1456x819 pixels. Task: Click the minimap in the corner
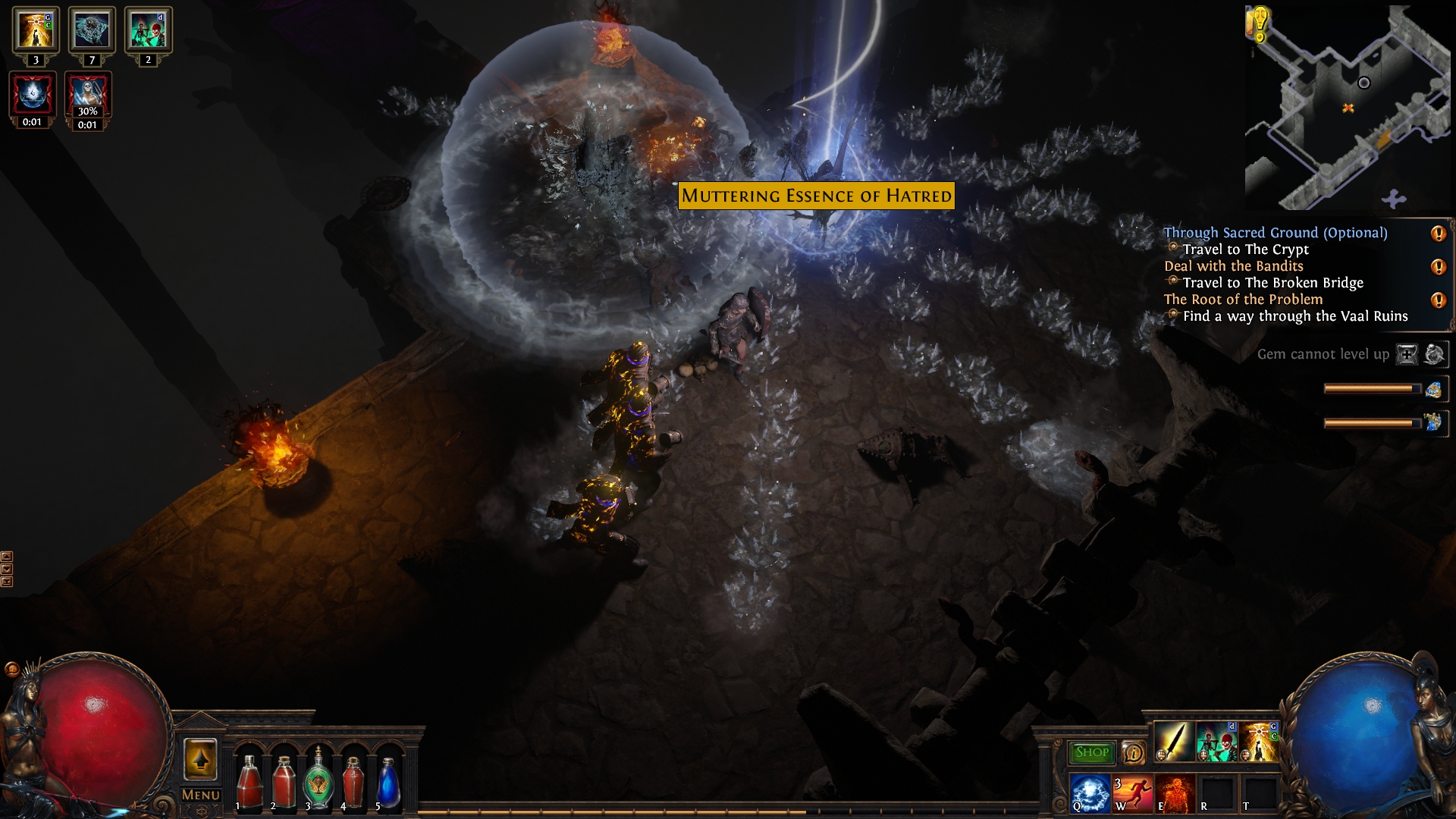coord(1348,108)
